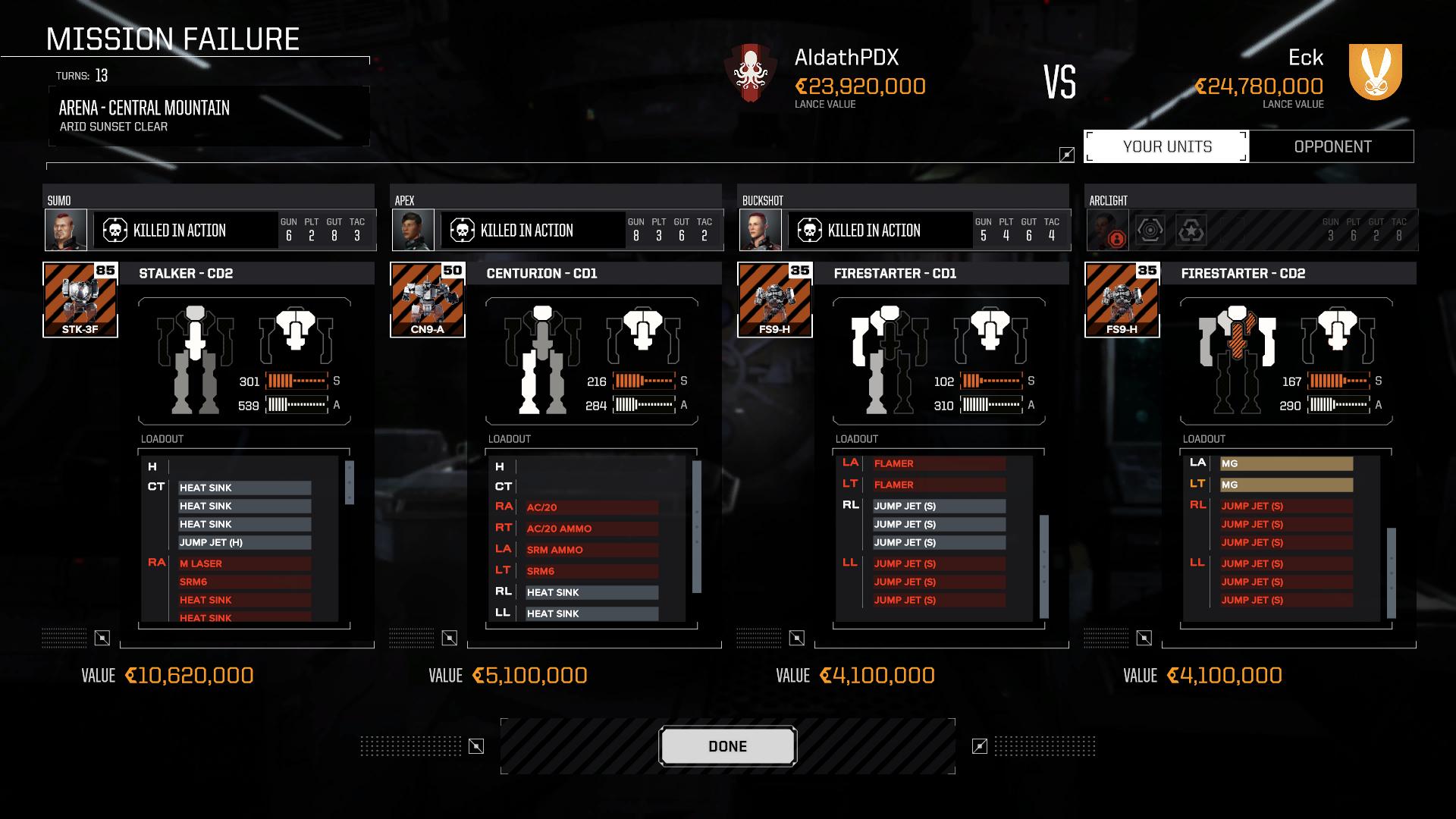This screenshot has height=819, width=1456.
Task: Click the skull icon on Sumo's Killed In Action banner
Action: click(116, 231)
